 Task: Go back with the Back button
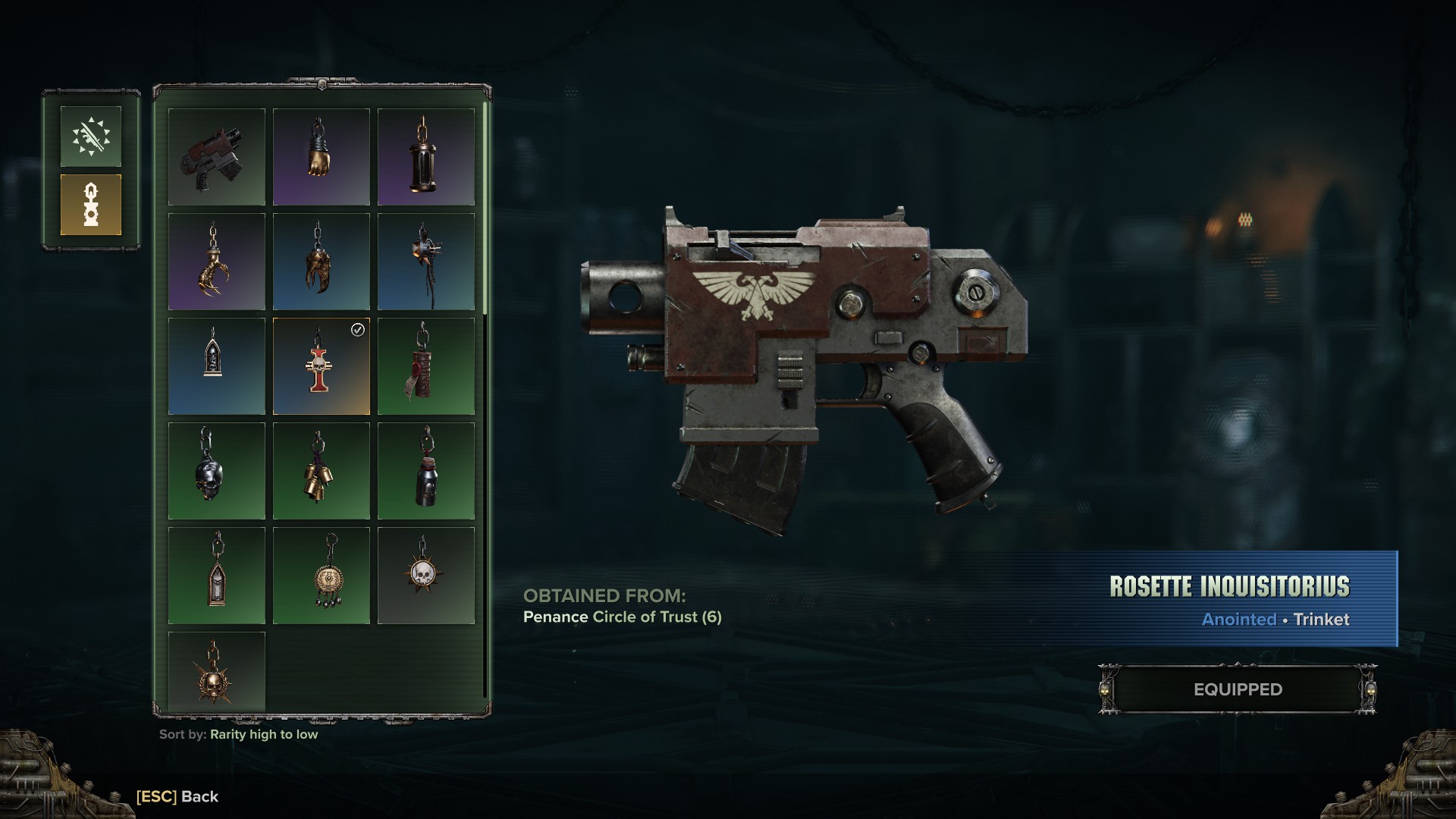[x=177, y=796]
